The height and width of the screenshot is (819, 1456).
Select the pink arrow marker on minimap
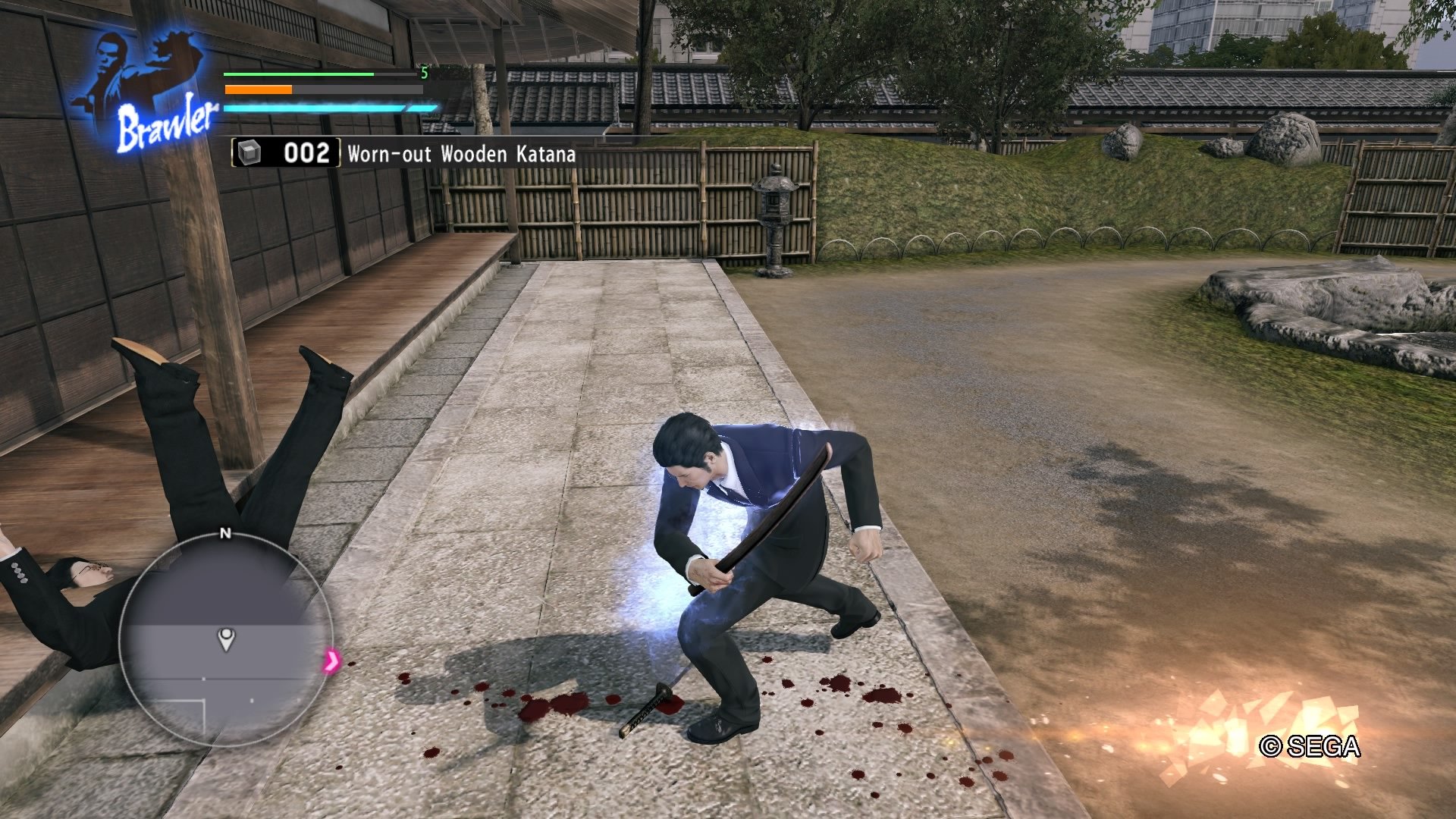pyautogui.click(x=331, y=661)
